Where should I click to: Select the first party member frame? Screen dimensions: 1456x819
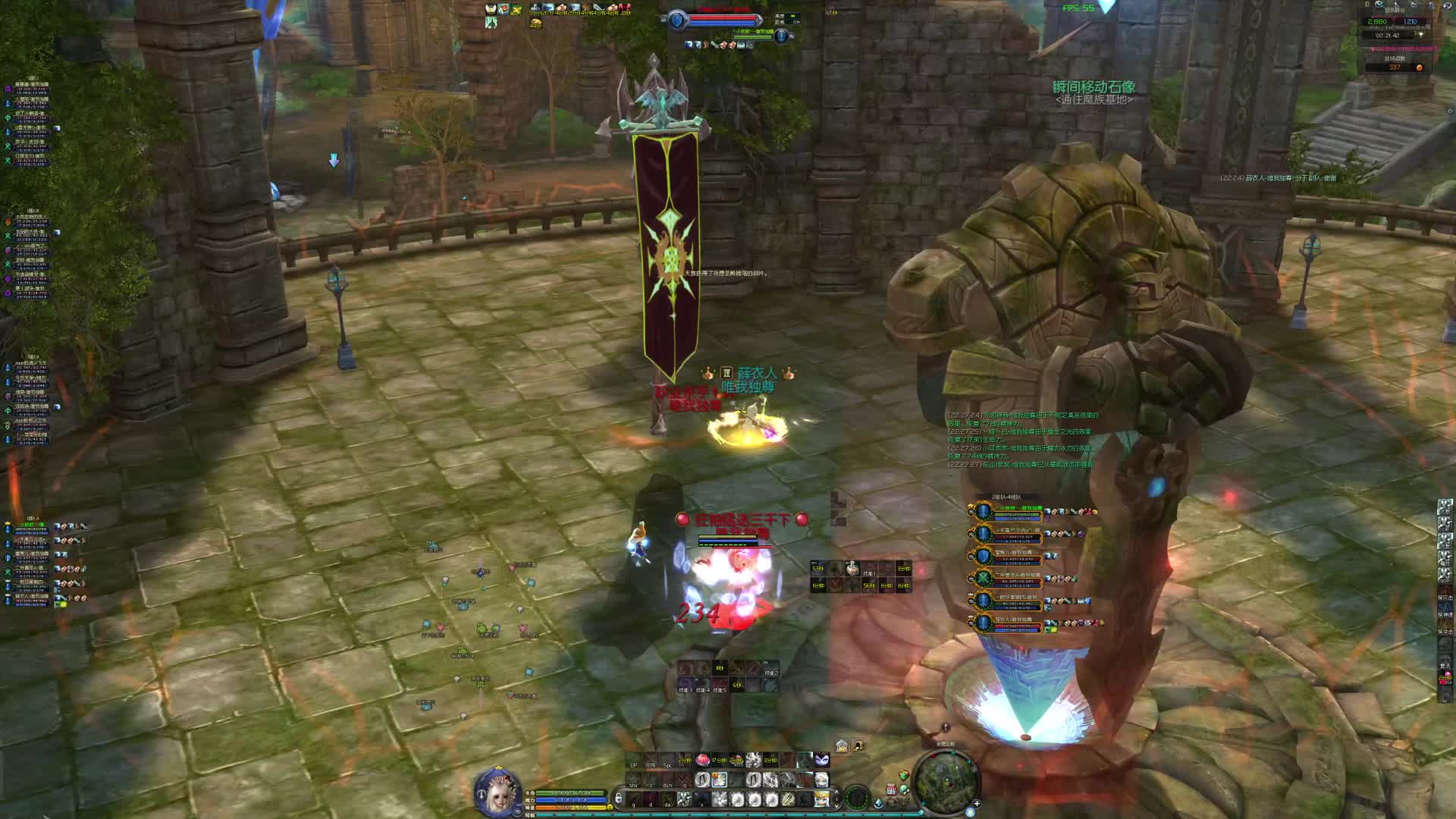(x=984, y=512)
